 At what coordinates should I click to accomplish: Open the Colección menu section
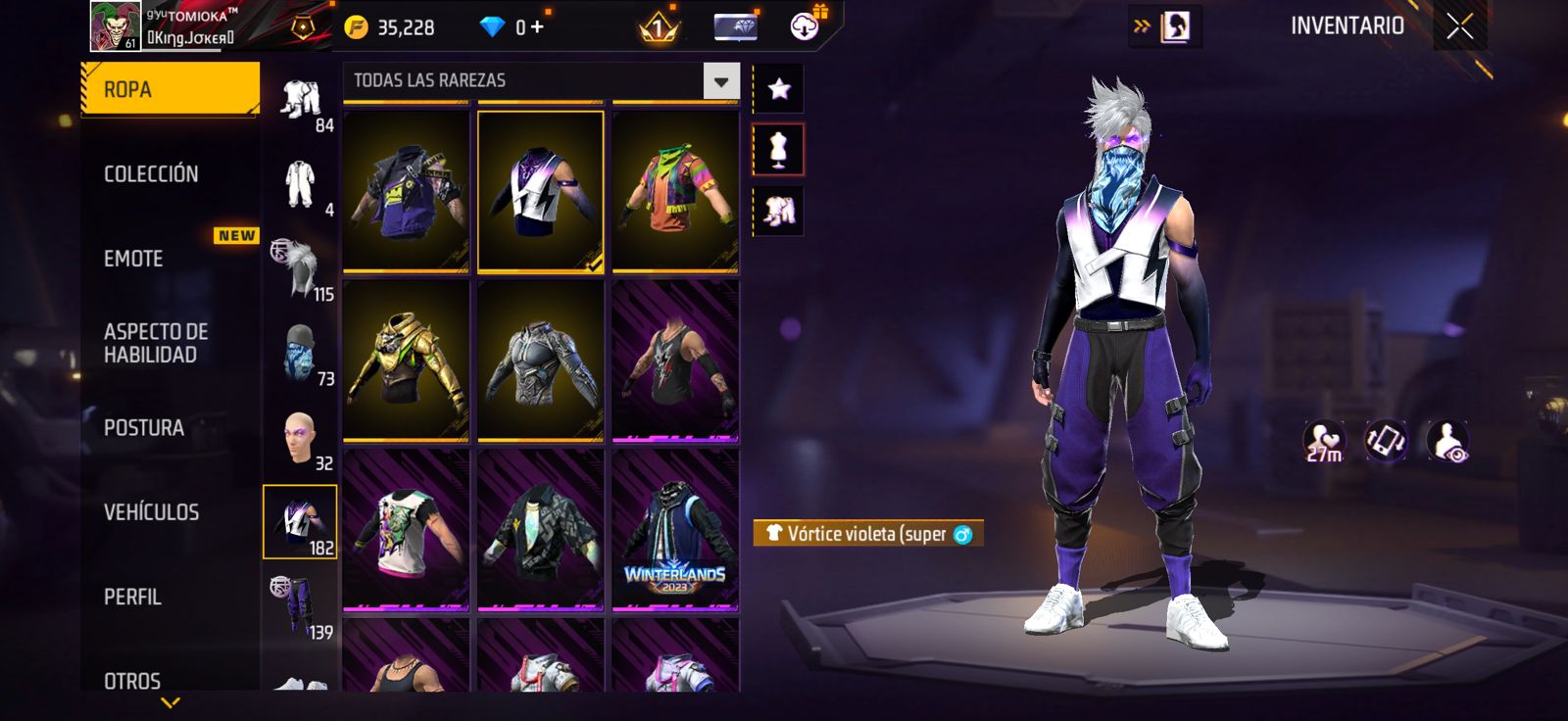(x=151, y=174)
